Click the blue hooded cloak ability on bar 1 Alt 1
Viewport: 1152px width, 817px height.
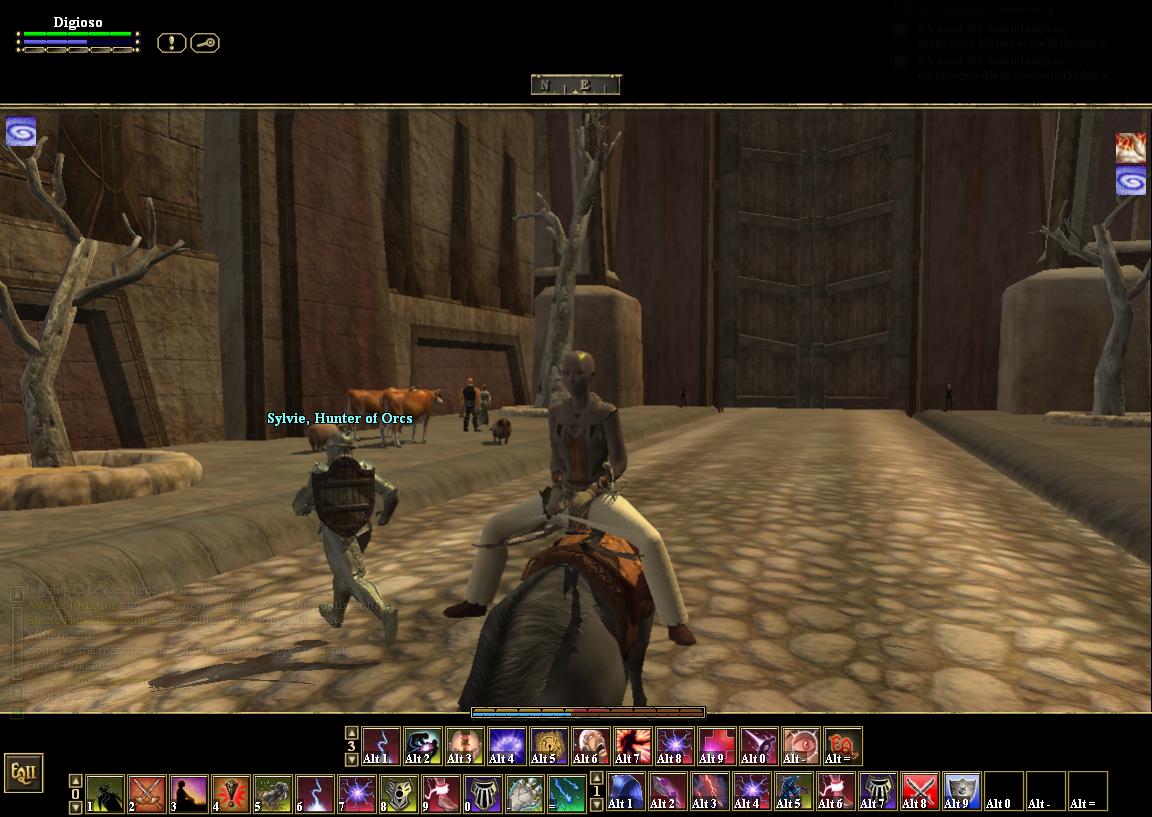pos(626,790)
